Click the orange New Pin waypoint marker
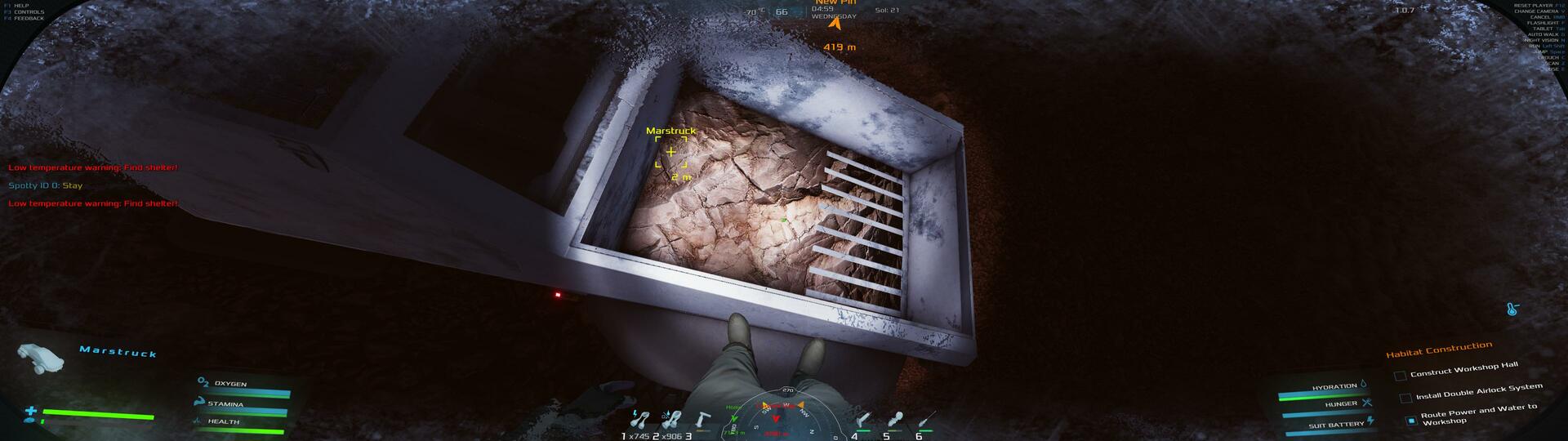Screen dimensions: 1568x441 834,24
